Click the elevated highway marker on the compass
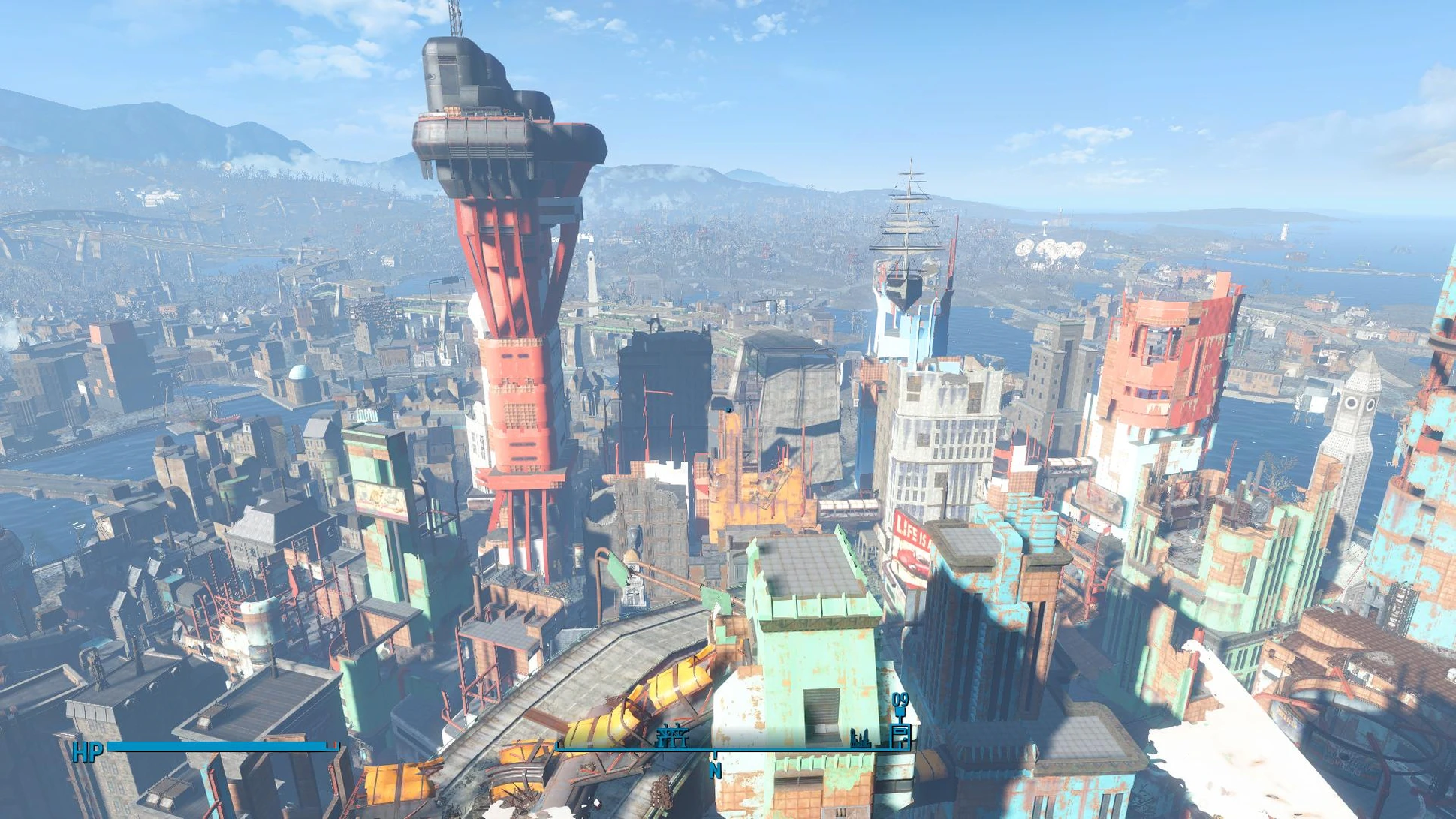This screenshot has height=819, width=1456. (672, 737)
